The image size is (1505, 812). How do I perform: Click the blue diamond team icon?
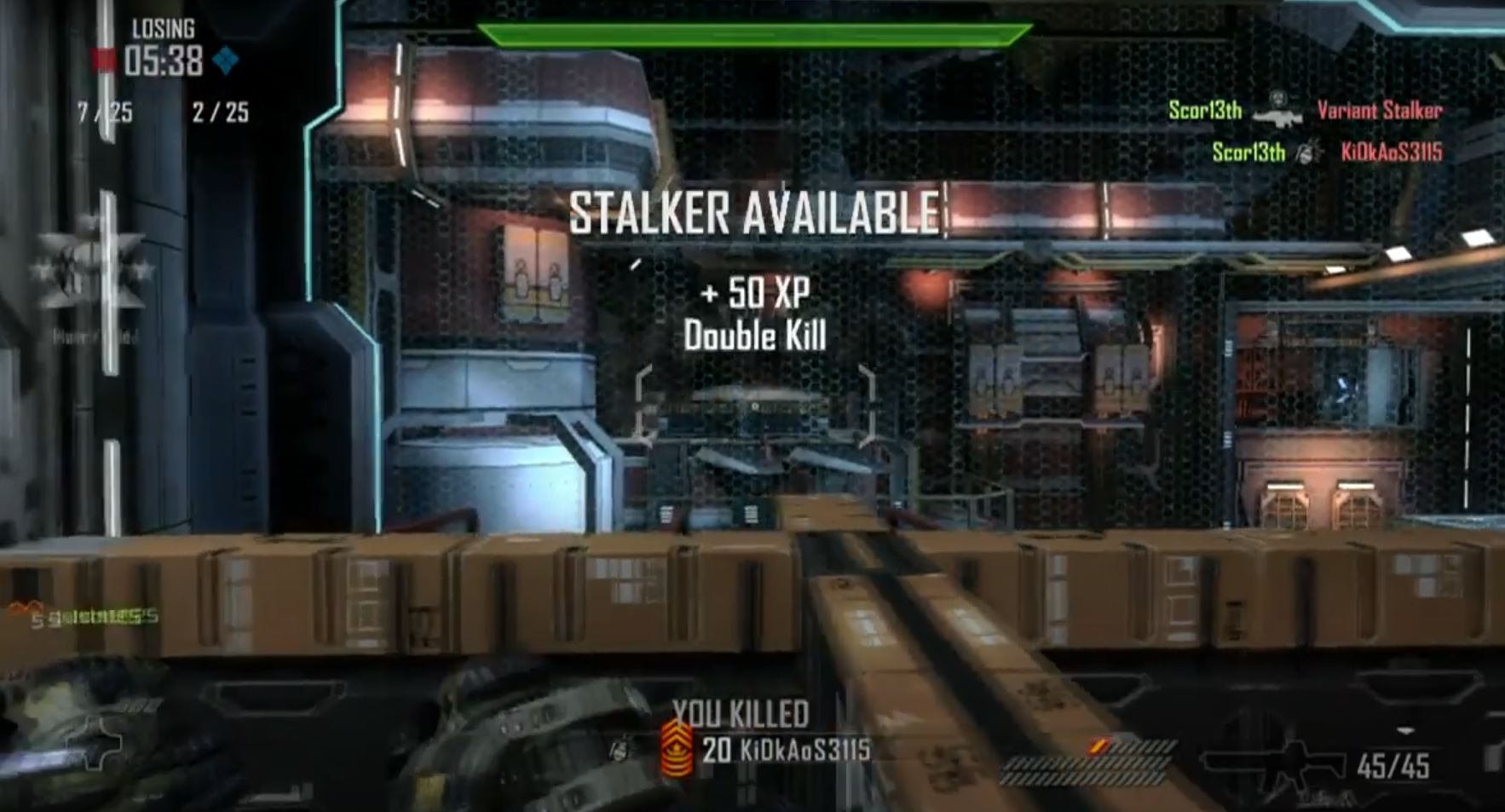[226, 60]
